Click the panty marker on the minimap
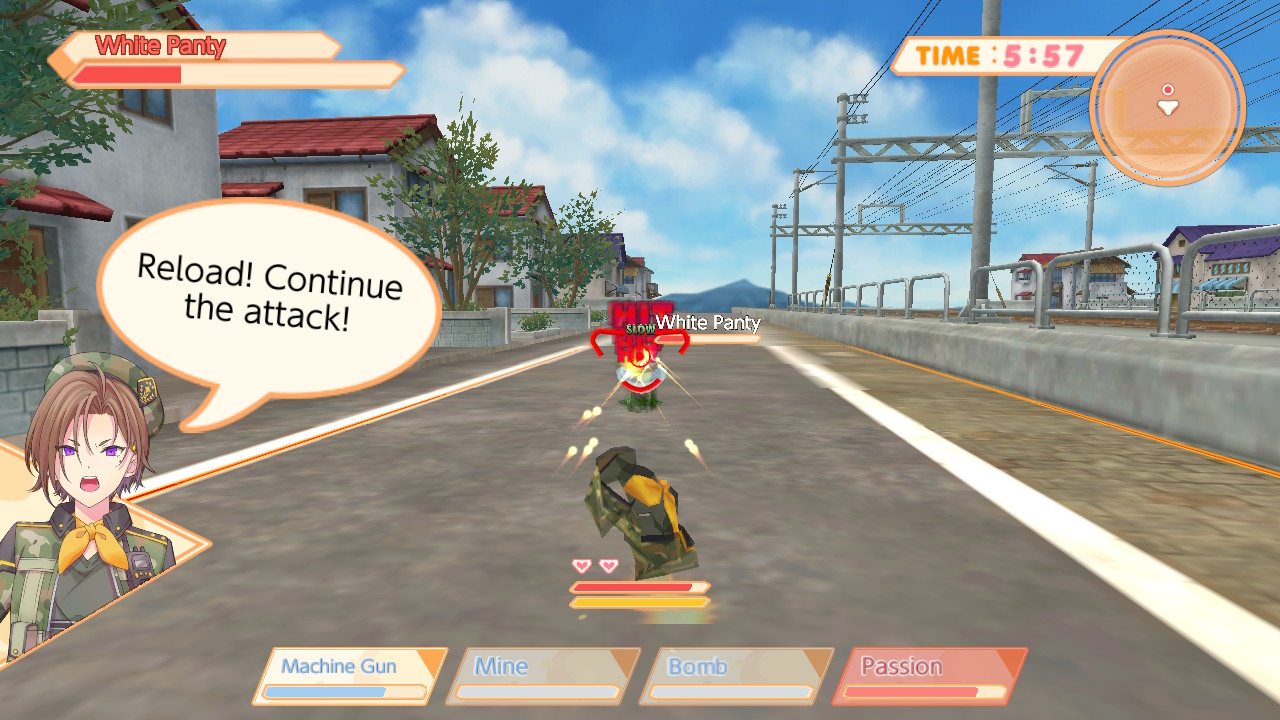Image resolution: width=1280 pixels, height=720 pixels. (1167, 107)
